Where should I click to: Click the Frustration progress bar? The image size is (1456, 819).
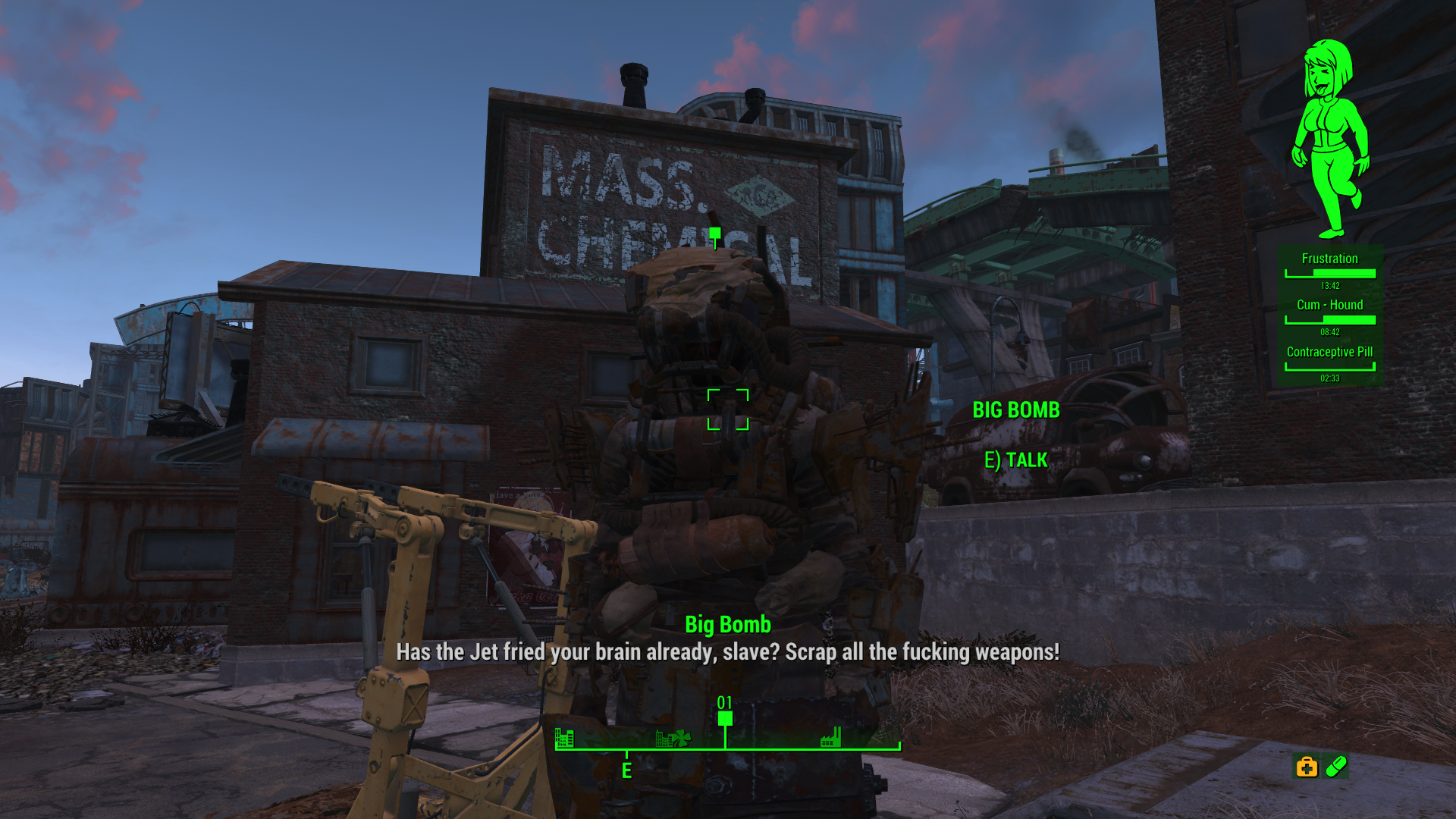1330,275
